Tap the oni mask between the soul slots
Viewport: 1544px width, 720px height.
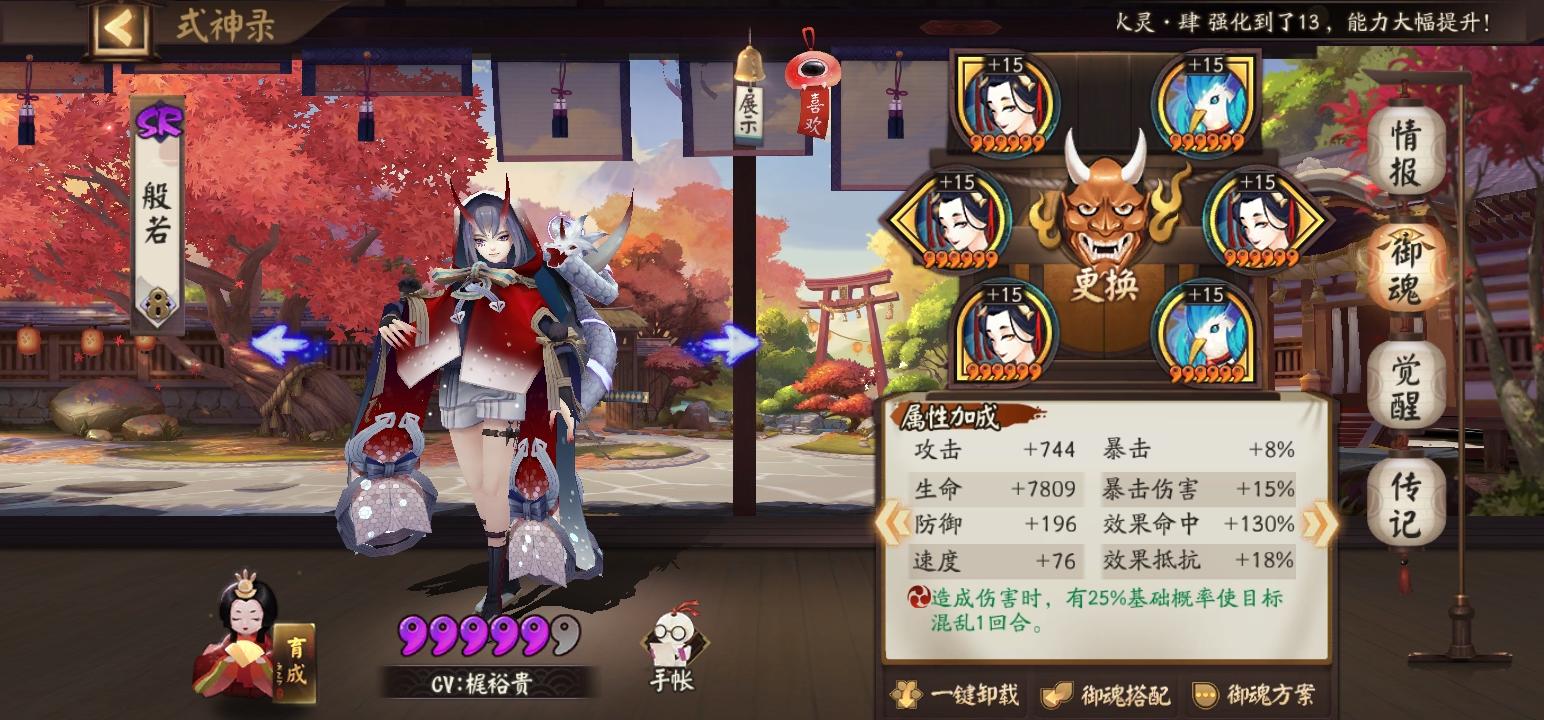1105,210
